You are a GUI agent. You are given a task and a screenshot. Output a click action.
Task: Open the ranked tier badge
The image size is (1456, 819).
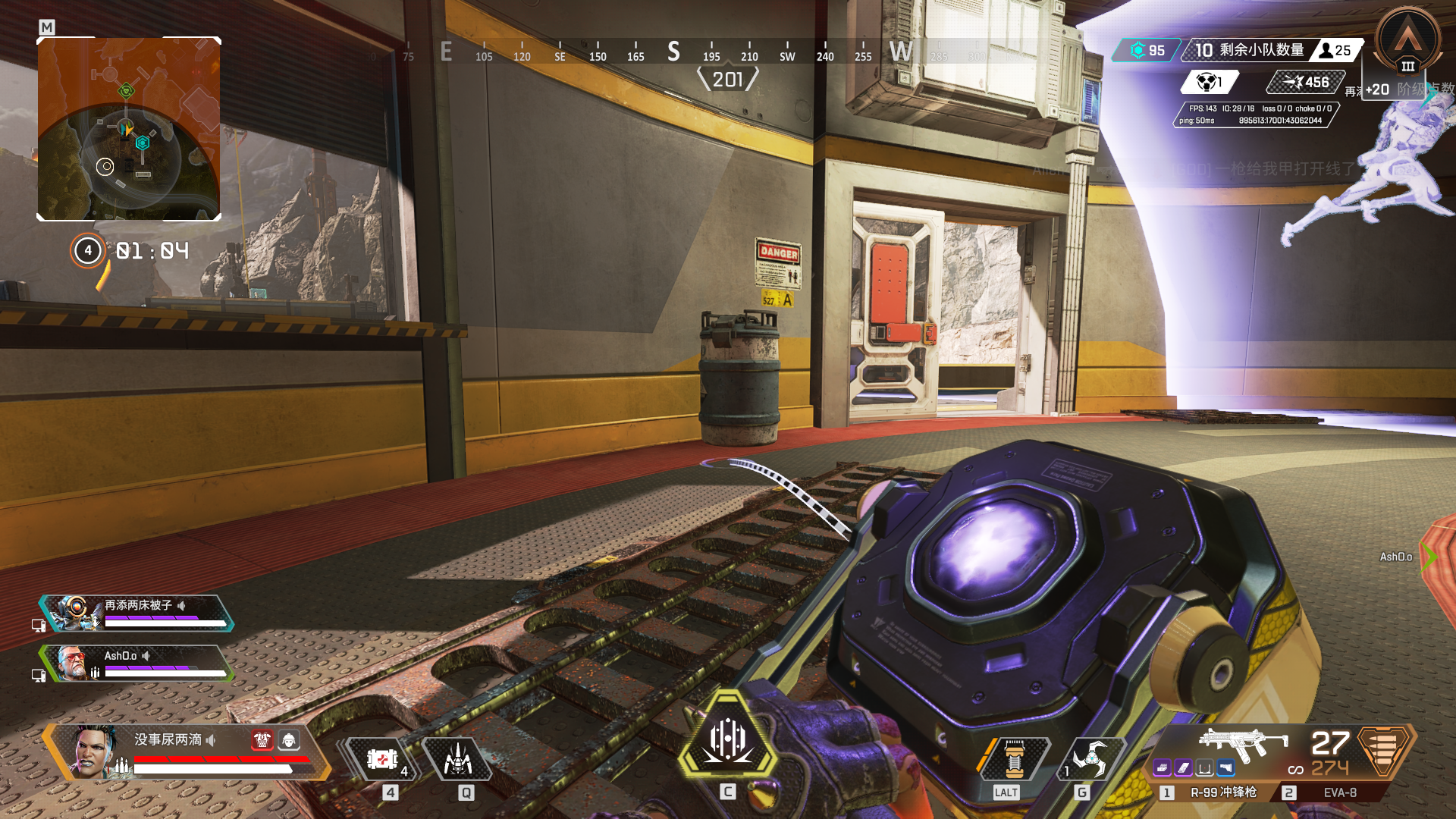click(1408, 42)
